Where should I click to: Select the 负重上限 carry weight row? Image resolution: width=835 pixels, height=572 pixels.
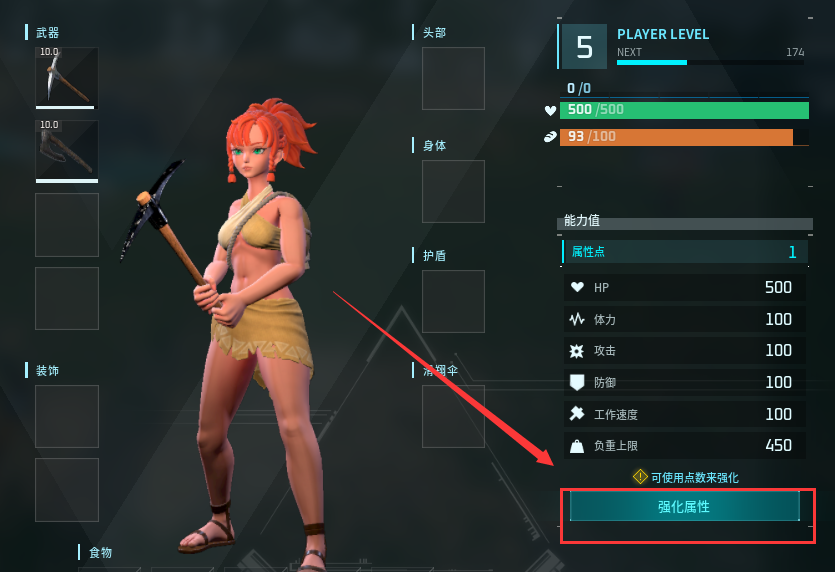[x=684, y=446]
